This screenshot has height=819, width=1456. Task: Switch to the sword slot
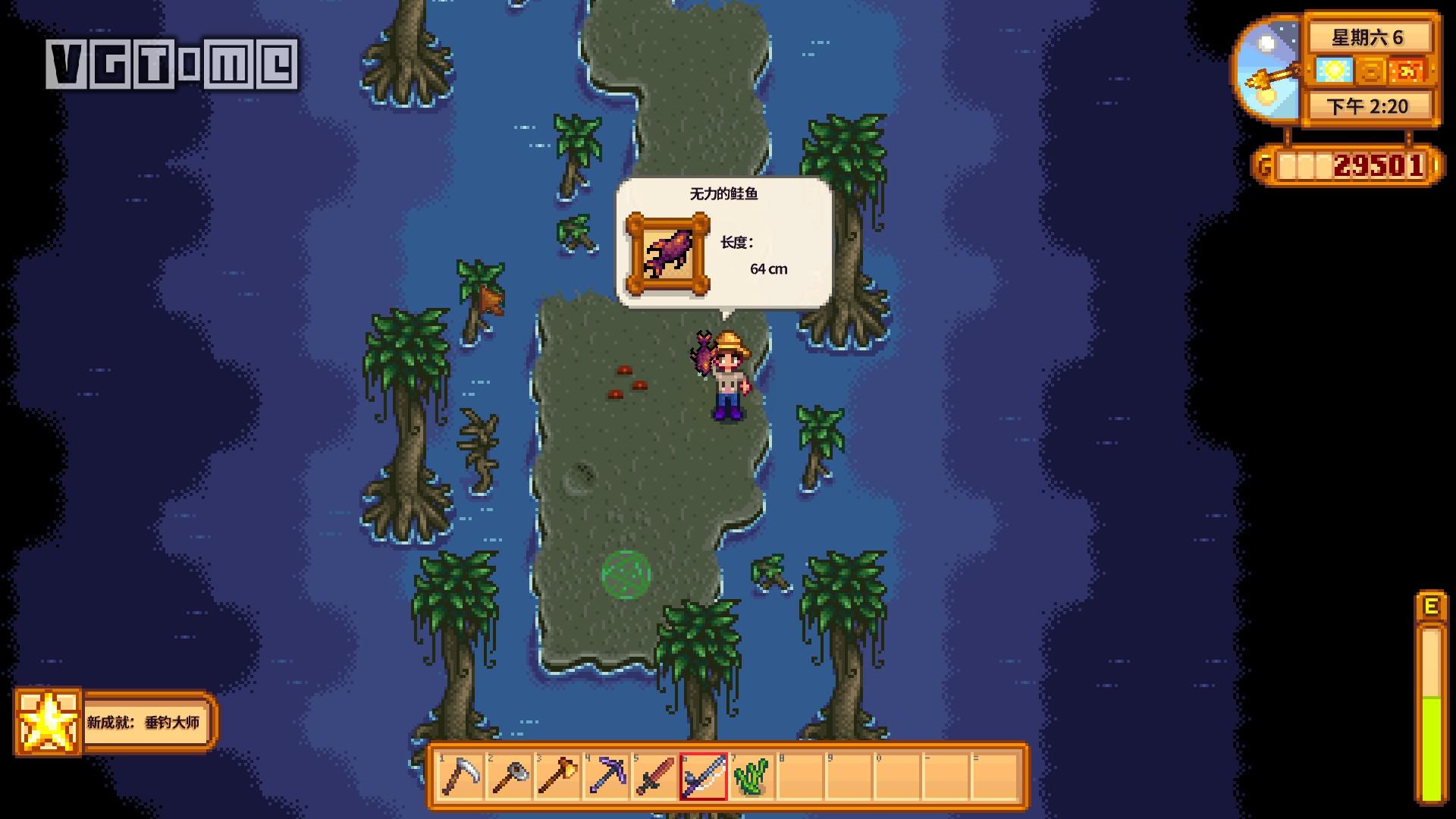coord(655,776)
